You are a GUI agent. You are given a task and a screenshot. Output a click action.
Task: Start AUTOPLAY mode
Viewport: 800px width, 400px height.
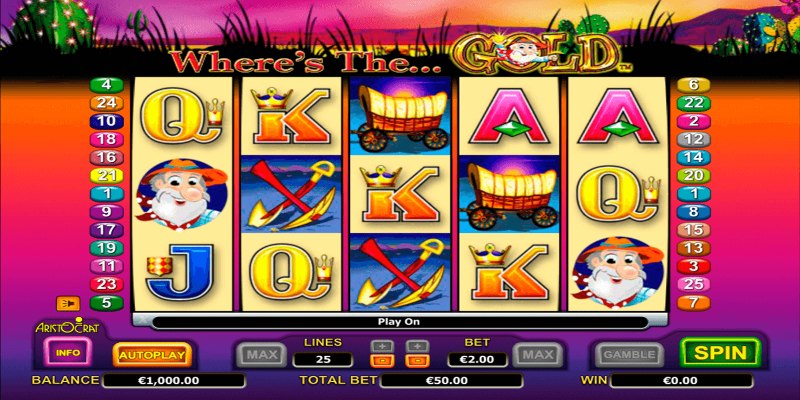(152, 354)
